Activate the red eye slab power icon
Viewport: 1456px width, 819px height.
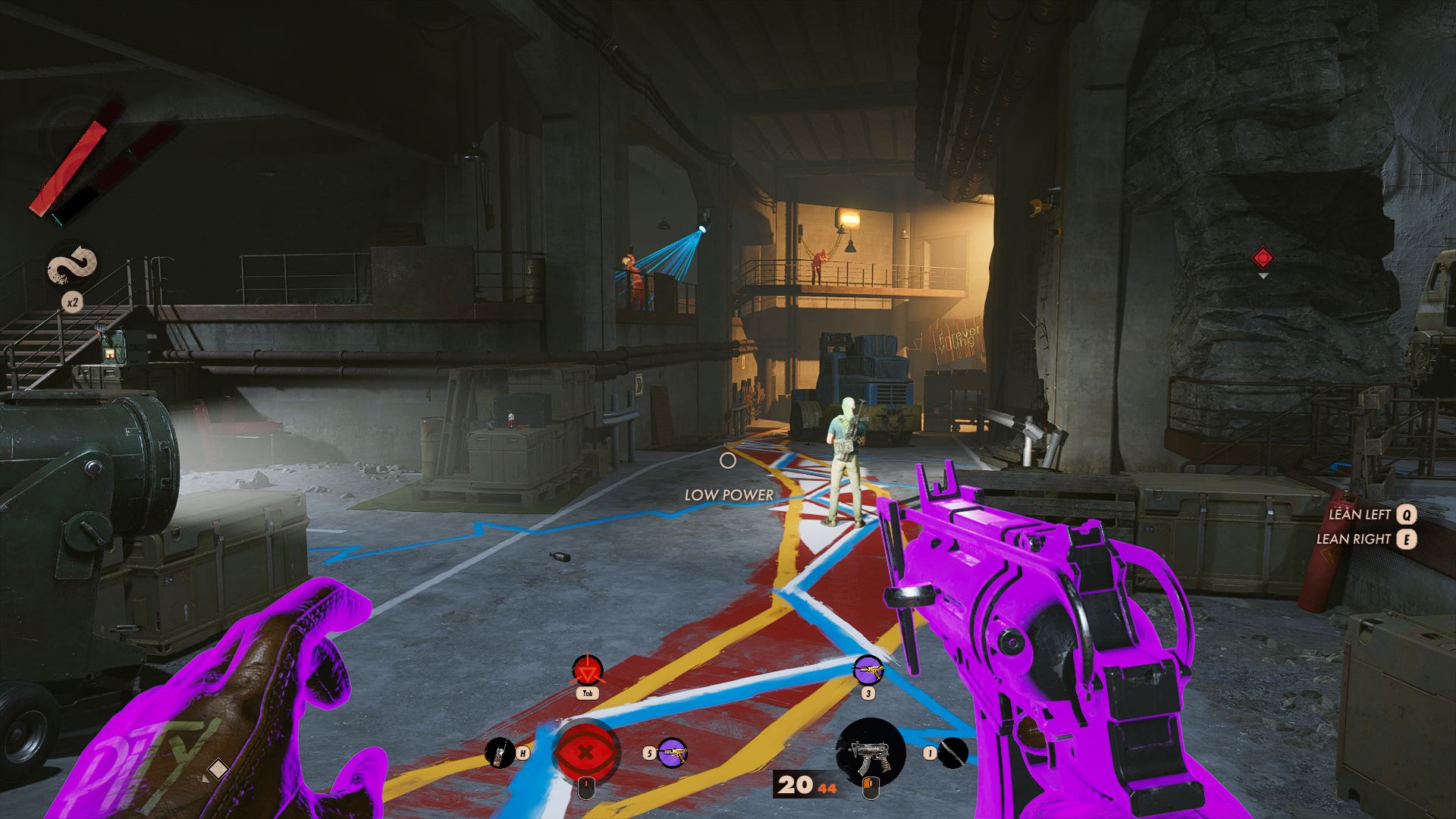coord(586,752)
